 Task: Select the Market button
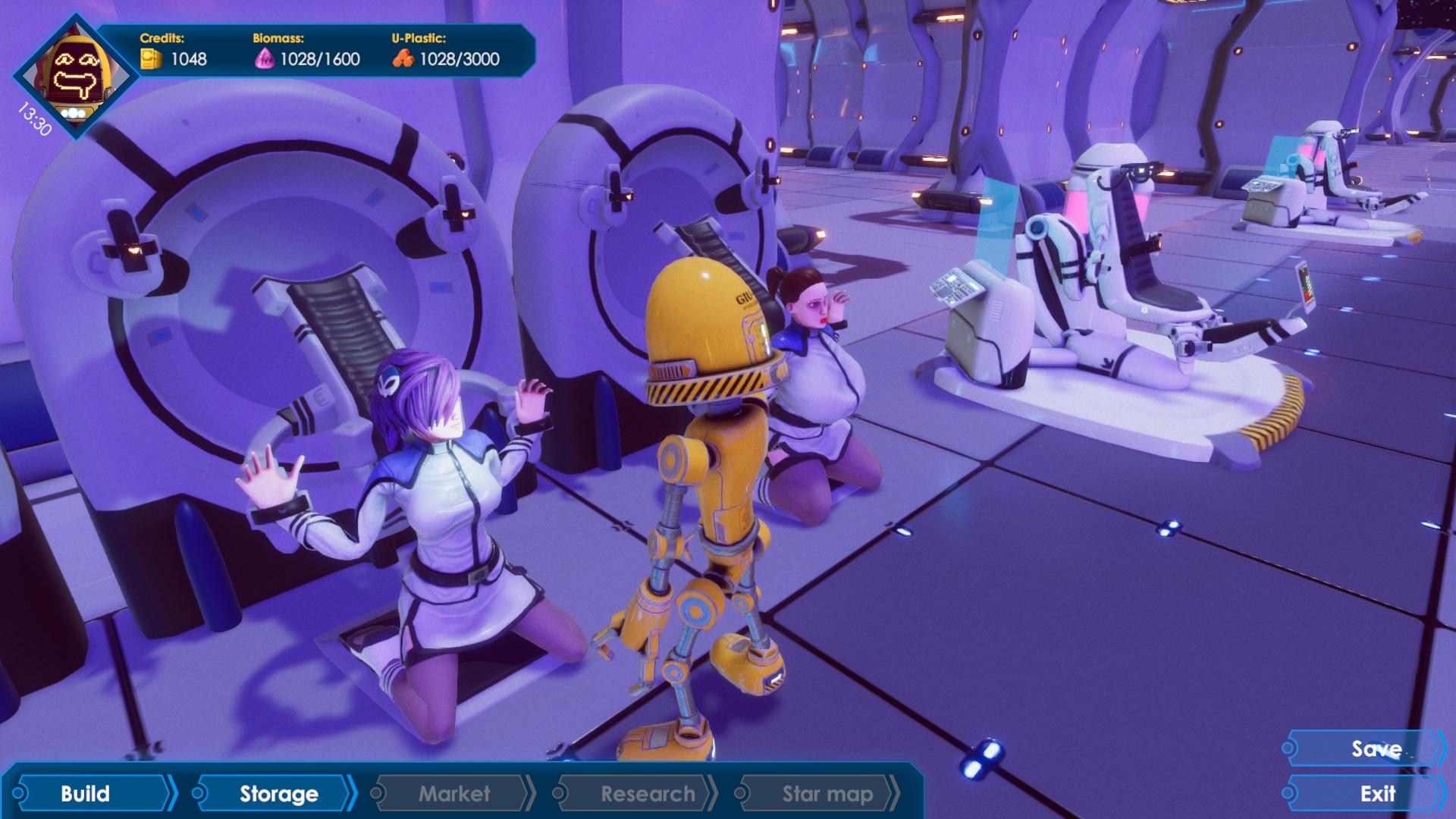[454, 793]
